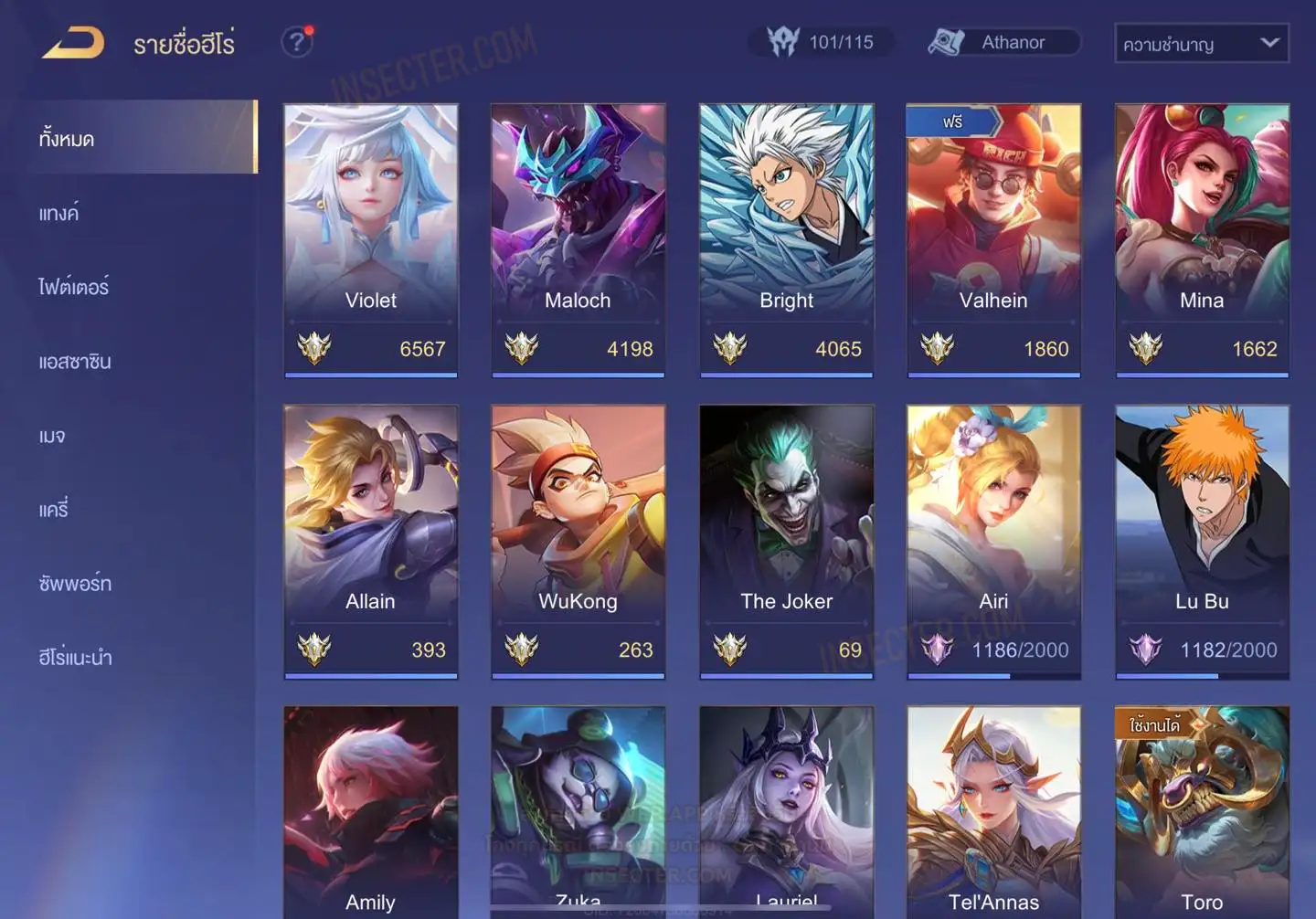The image size is (1316, 919).
Task: Open the Bright hero card
Action: [x=786, y=239]
